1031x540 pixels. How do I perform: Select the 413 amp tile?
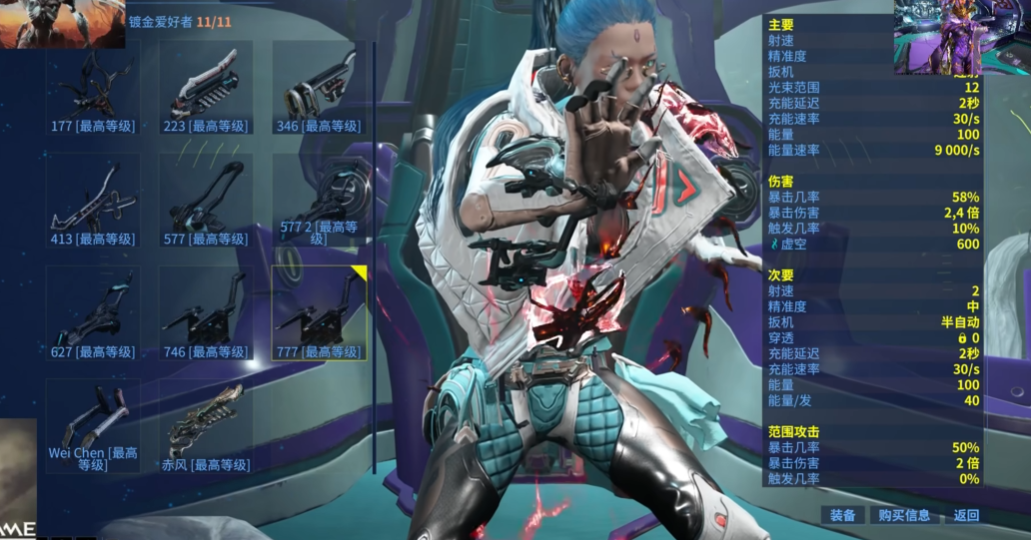pos(92,200)
